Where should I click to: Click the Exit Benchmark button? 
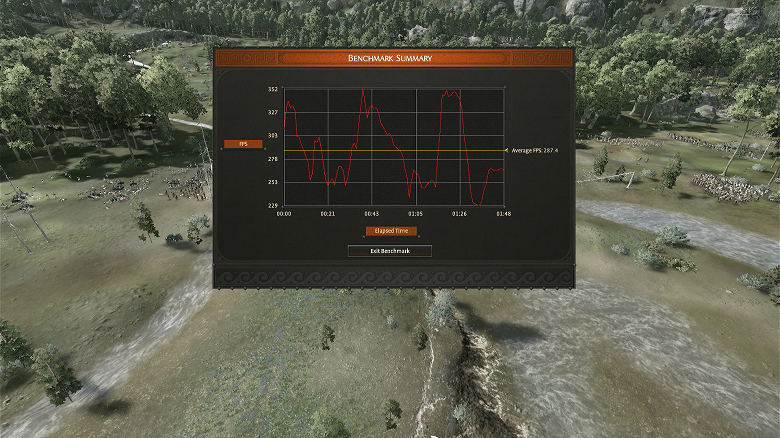coord(390,251)
